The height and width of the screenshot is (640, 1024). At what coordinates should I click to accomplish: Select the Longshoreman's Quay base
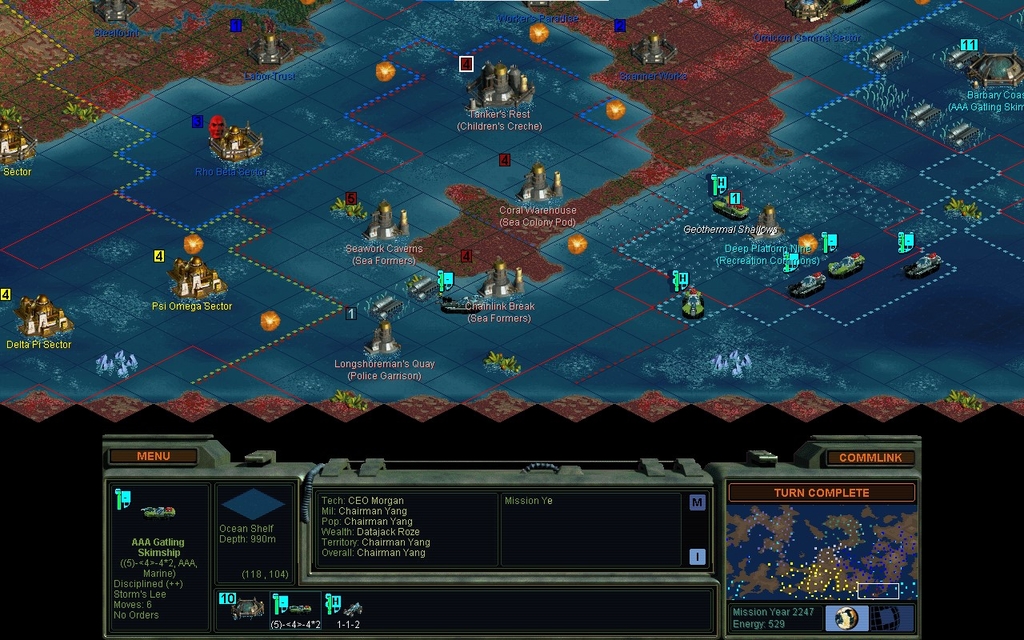coord(384,338)
